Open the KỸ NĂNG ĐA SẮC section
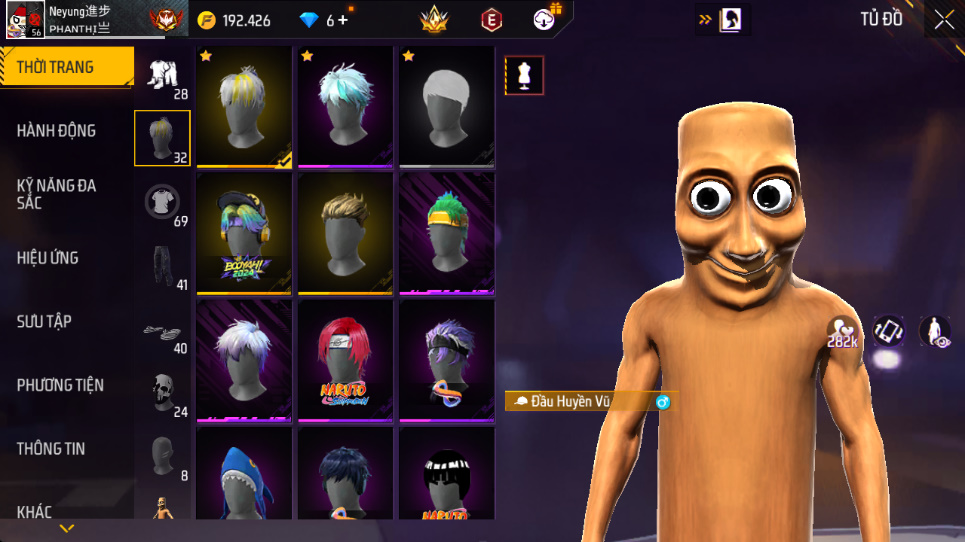 pyautogui.click(x=55, y=194)
